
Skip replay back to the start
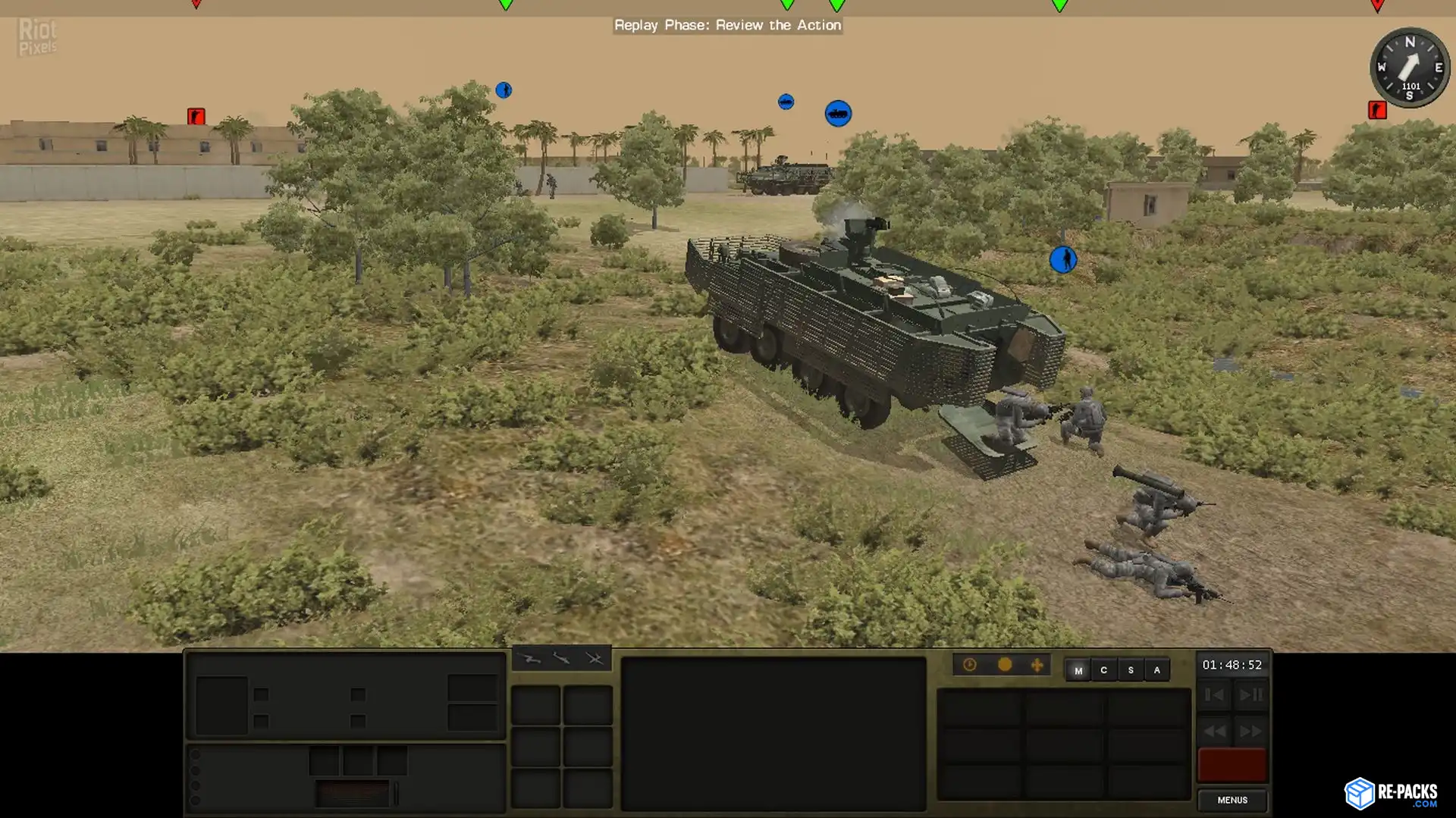pos(1214,694)
